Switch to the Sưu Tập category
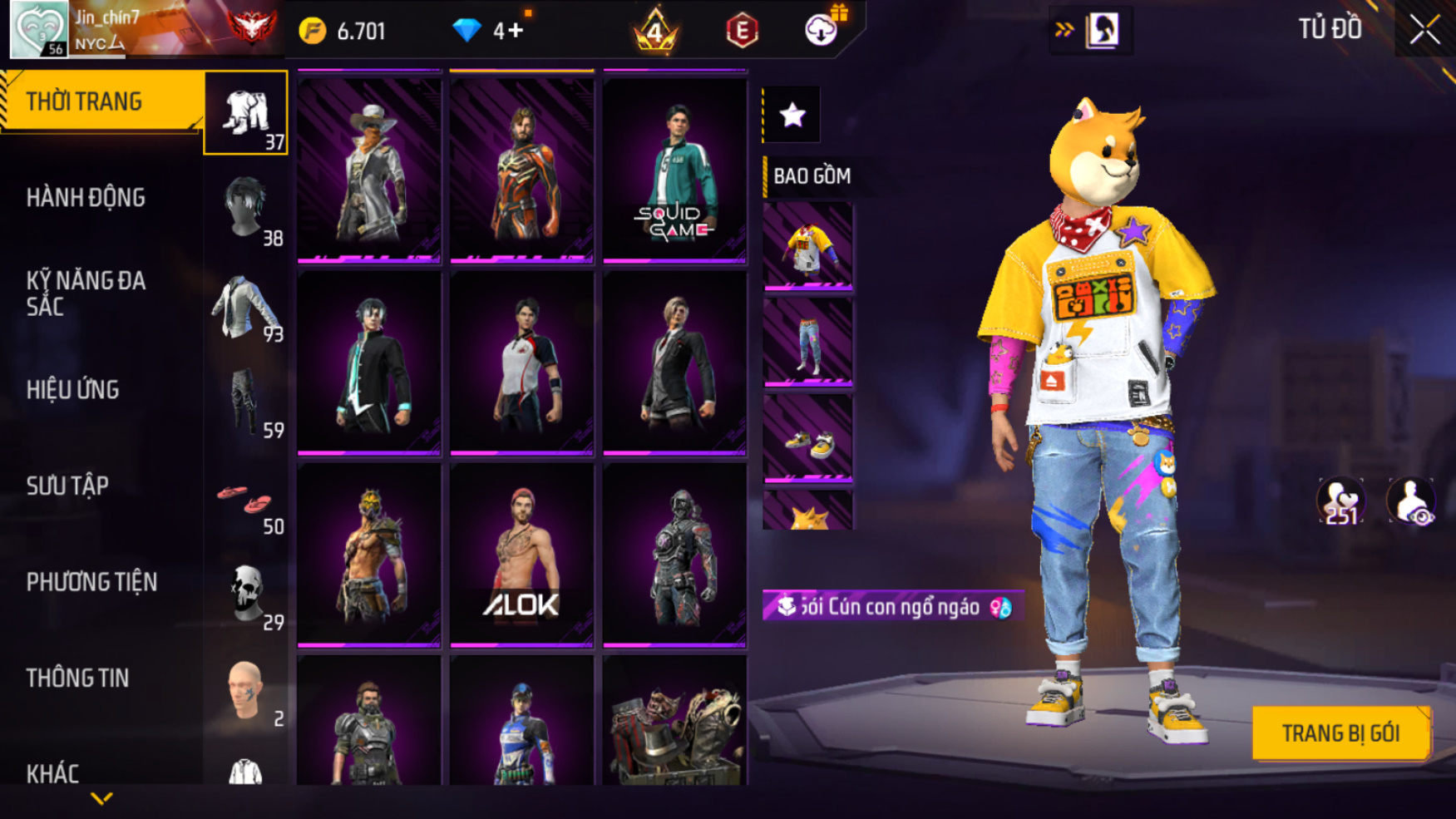1456x819 pixels. point(68,486)
